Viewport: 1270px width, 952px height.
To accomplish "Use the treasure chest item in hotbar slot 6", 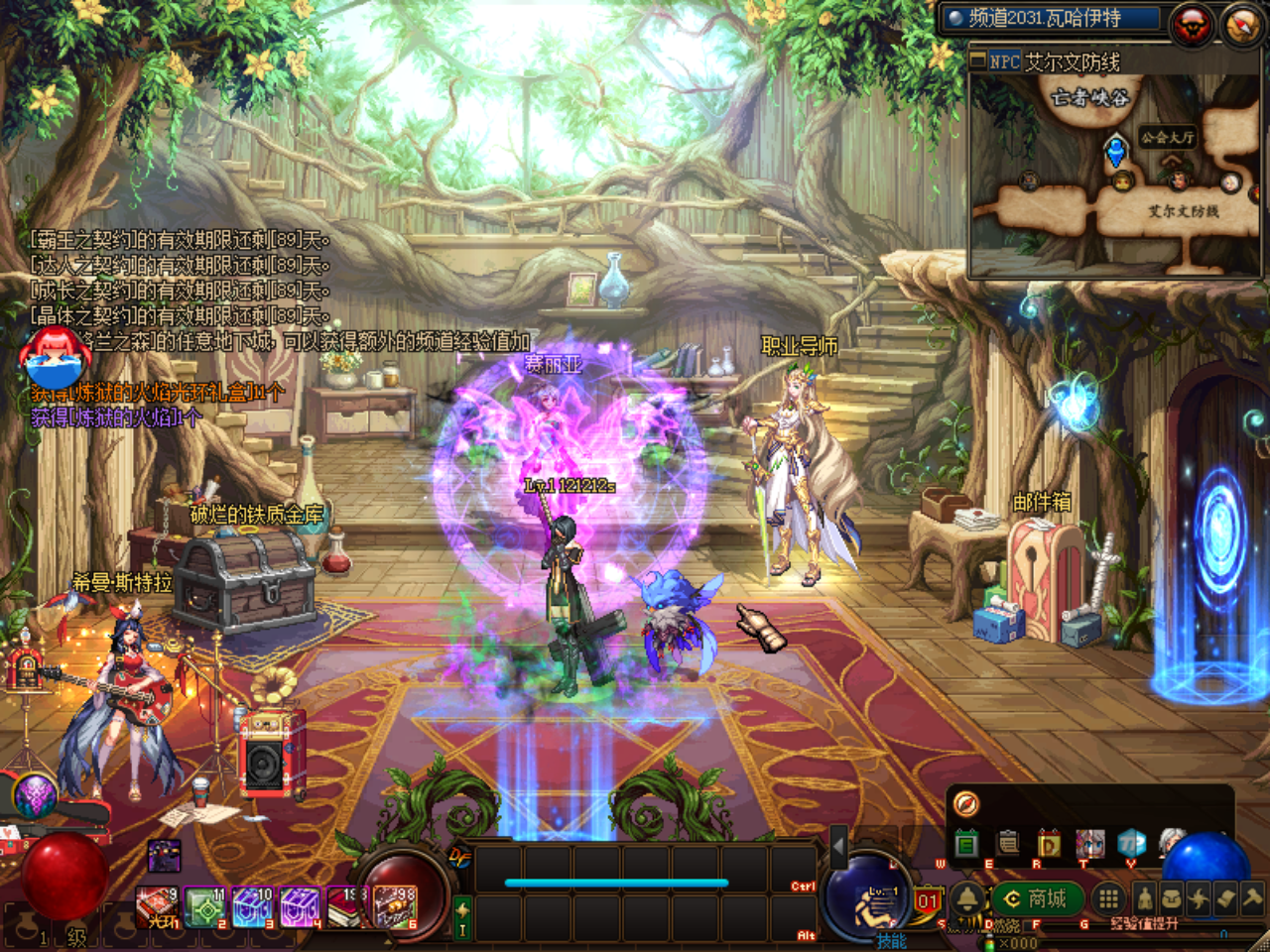I will [x=395, y=907].
